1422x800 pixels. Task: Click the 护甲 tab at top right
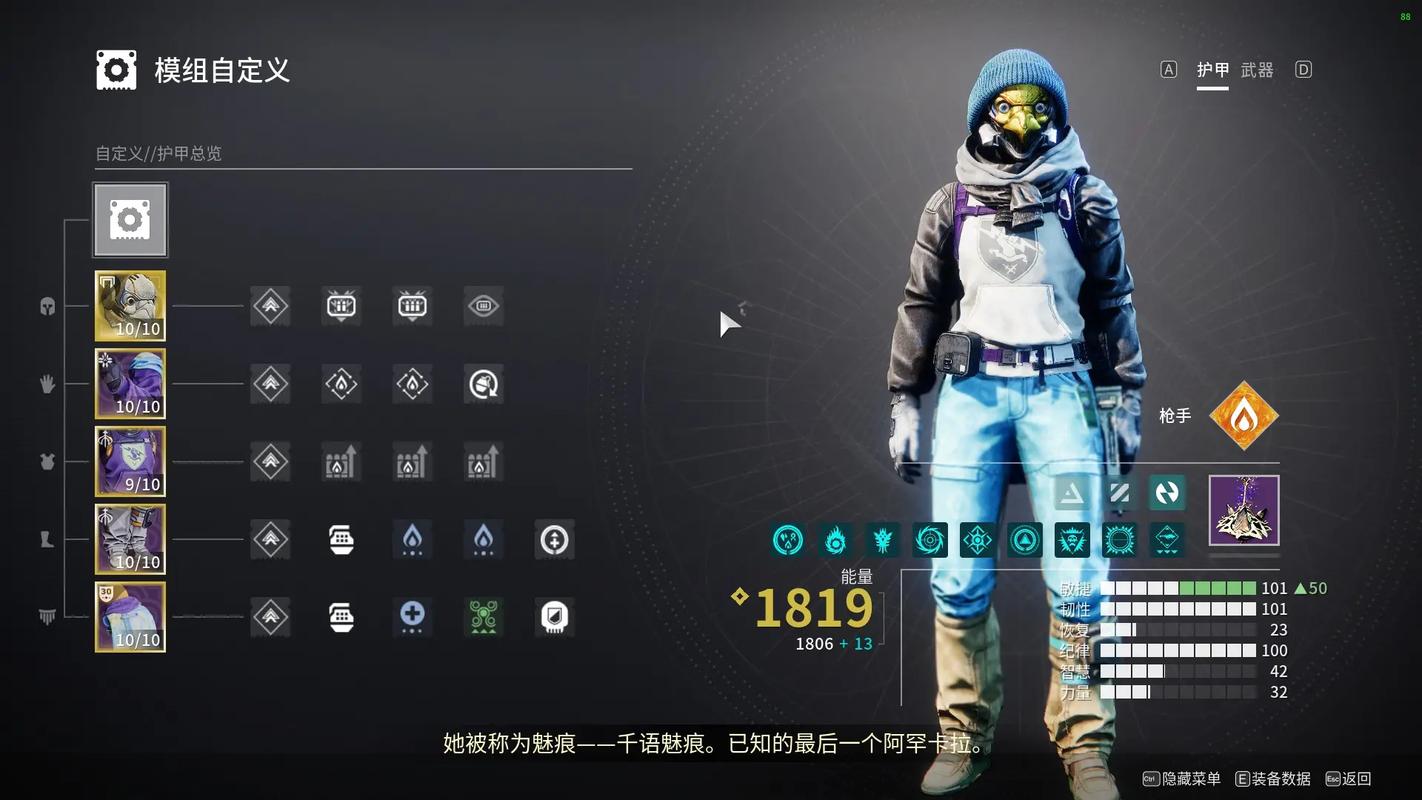point(1212,70)
